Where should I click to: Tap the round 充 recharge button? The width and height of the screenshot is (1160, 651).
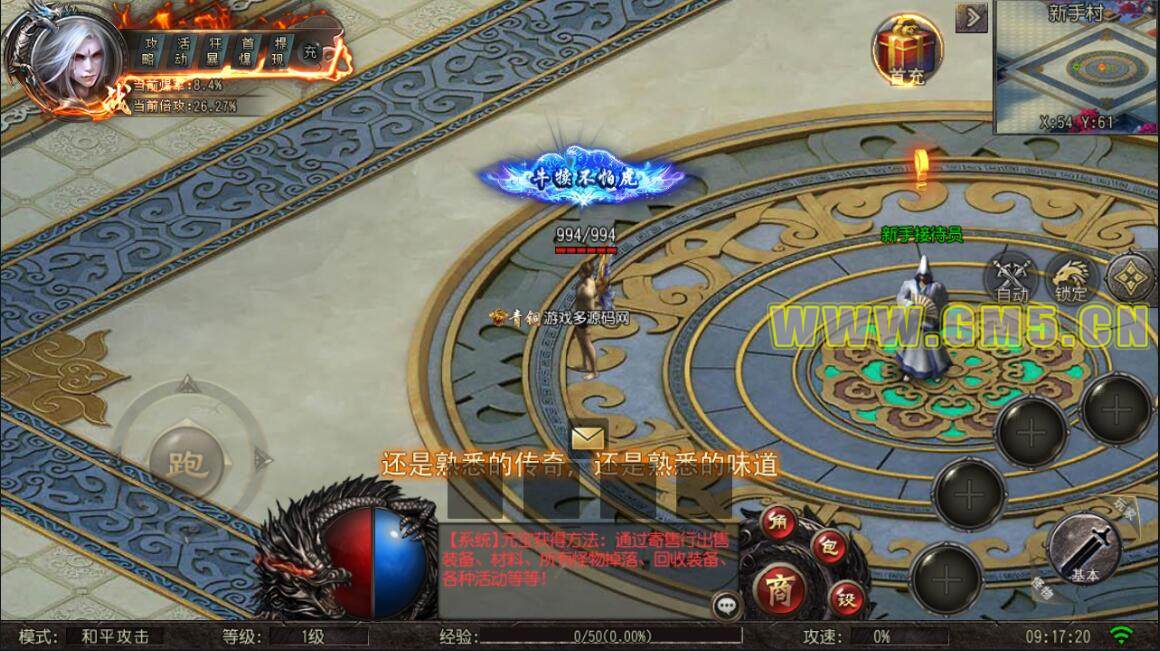(x=311, y=52)
